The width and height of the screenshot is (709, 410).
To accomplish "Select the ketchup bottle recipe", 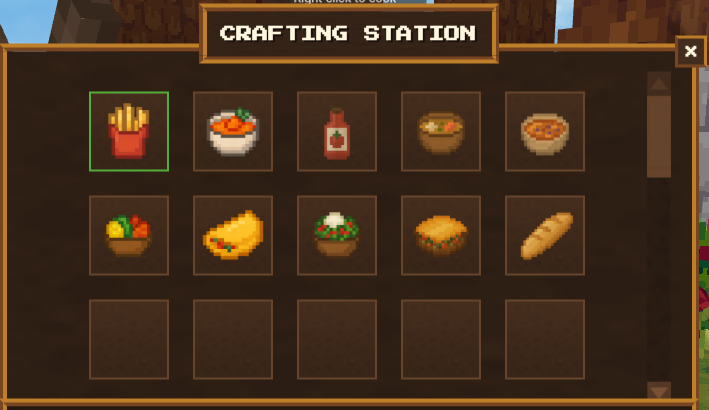I will click(x=337, y=131).
